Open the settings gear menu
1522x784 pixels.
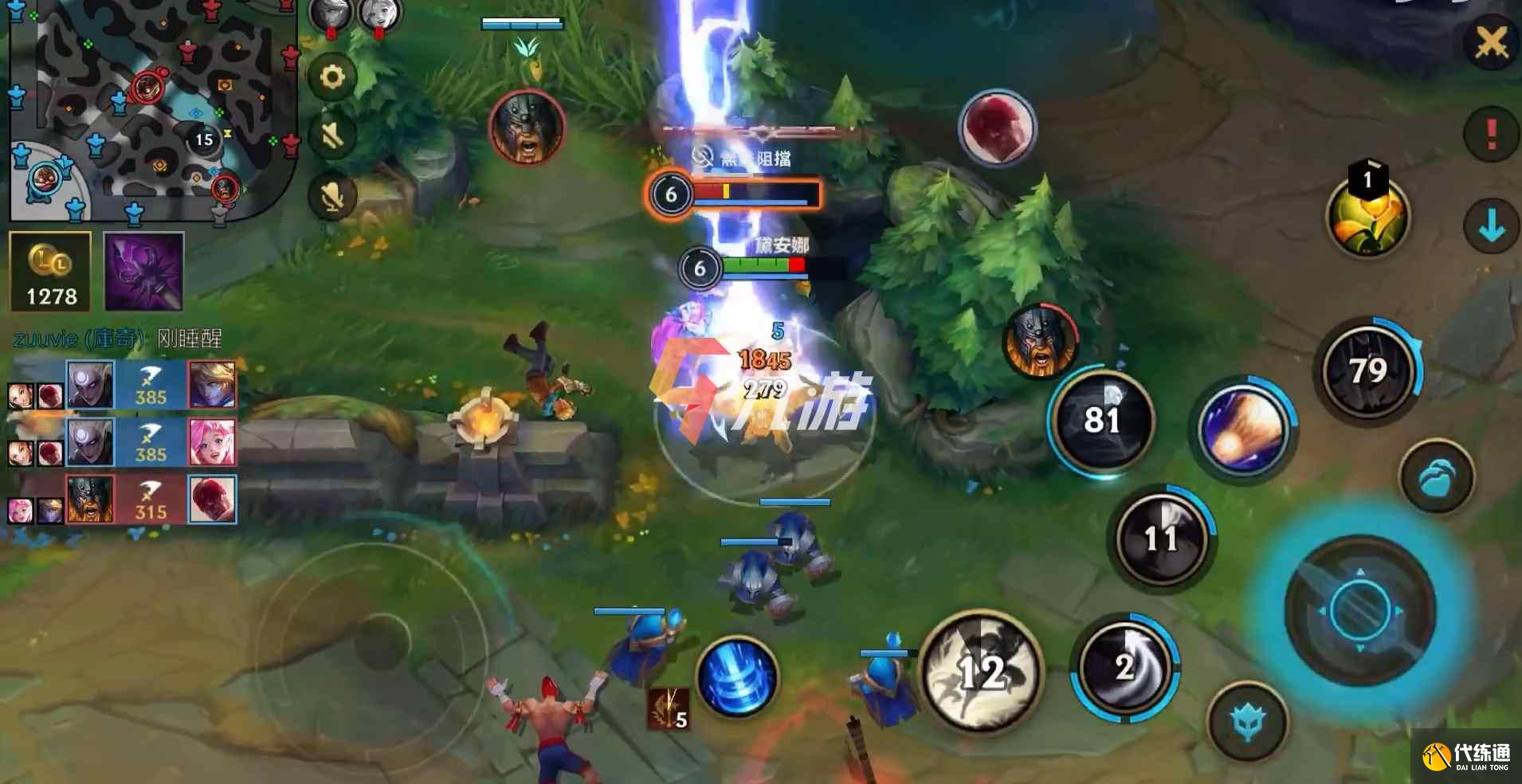(332, 77)
